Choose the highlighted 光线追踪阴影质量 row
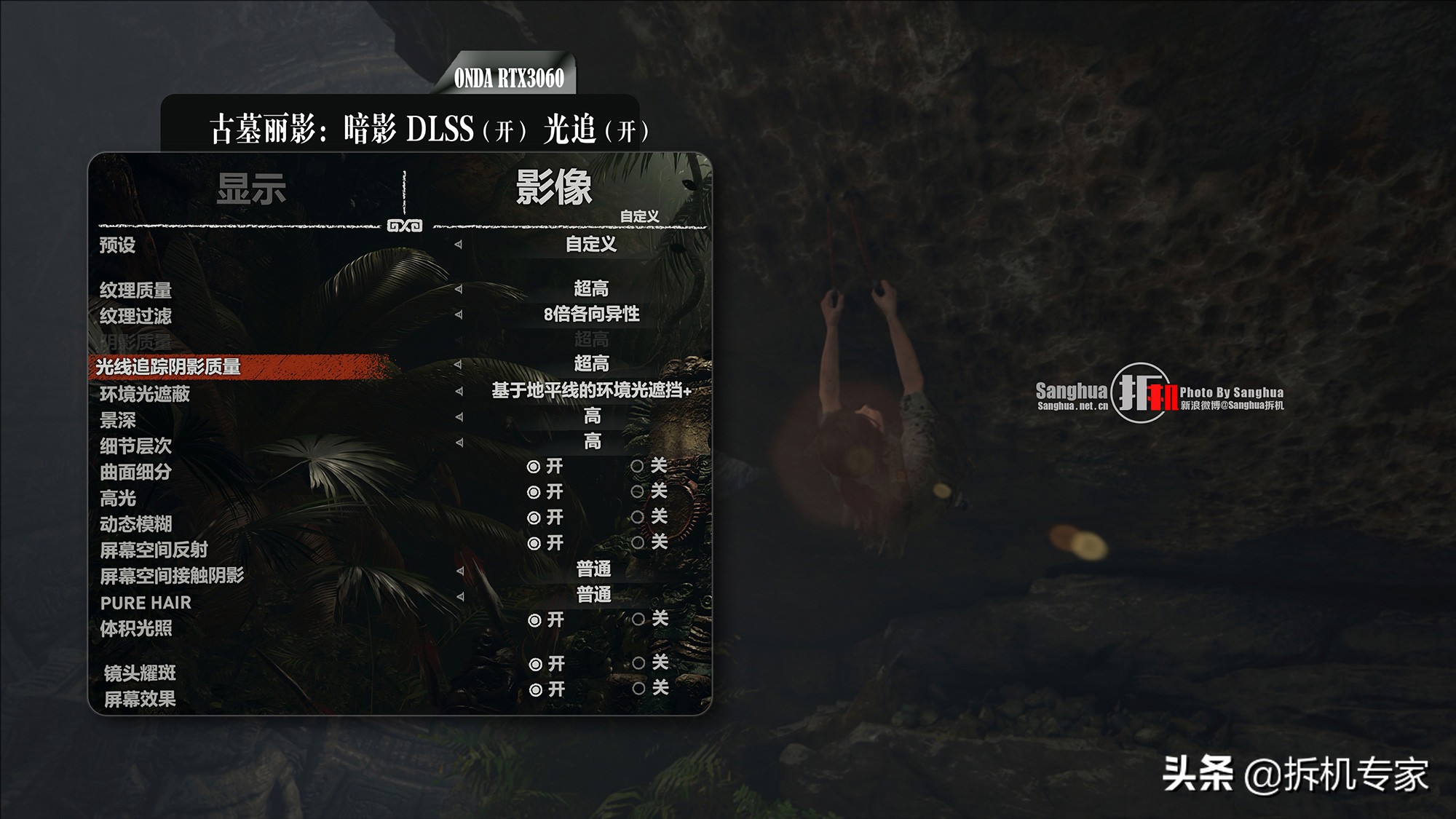1456x819 pixels. (x=169, y=367)
